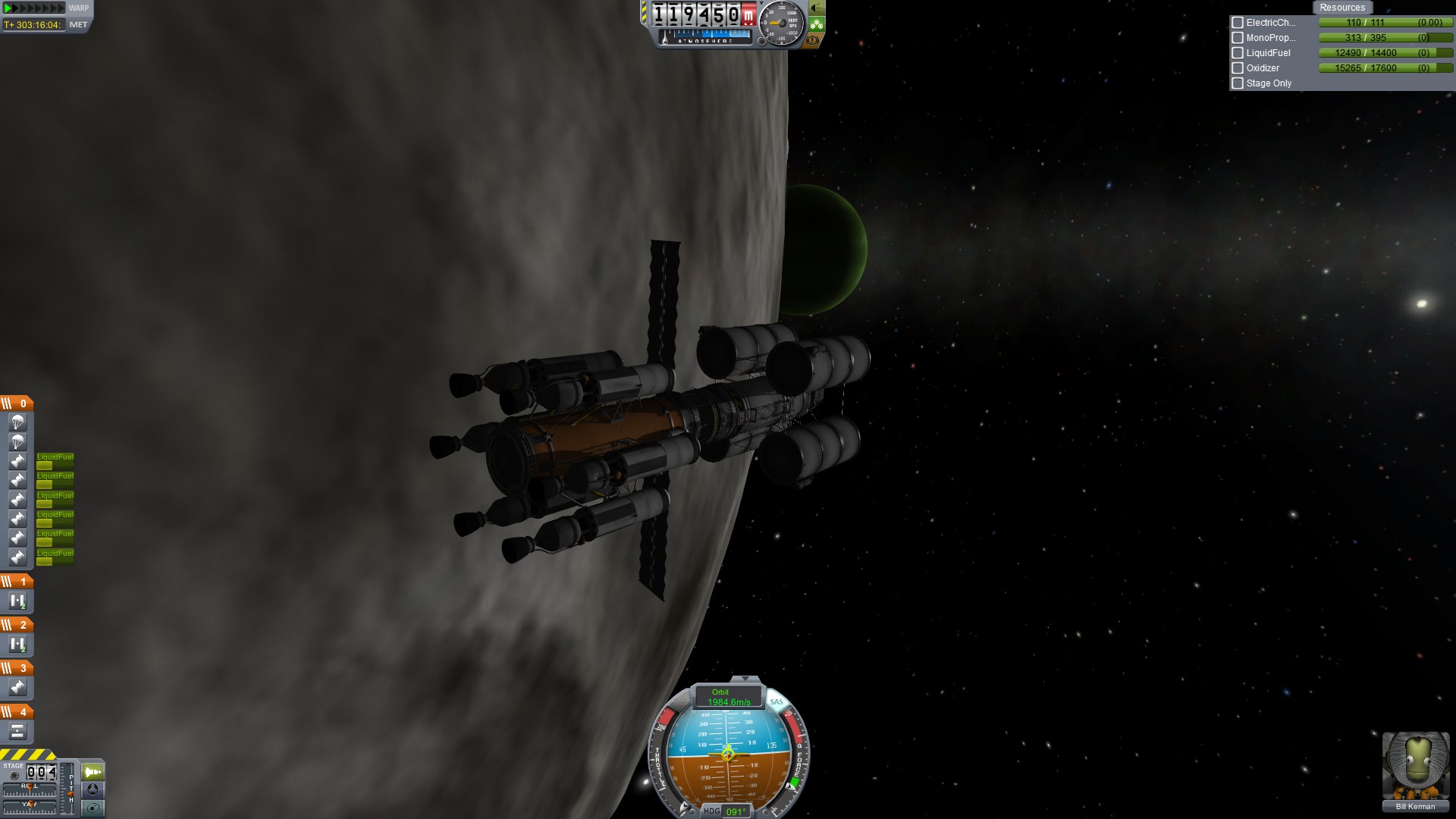
Task: Toggle the brakes warning button
Action: (814, 40)
